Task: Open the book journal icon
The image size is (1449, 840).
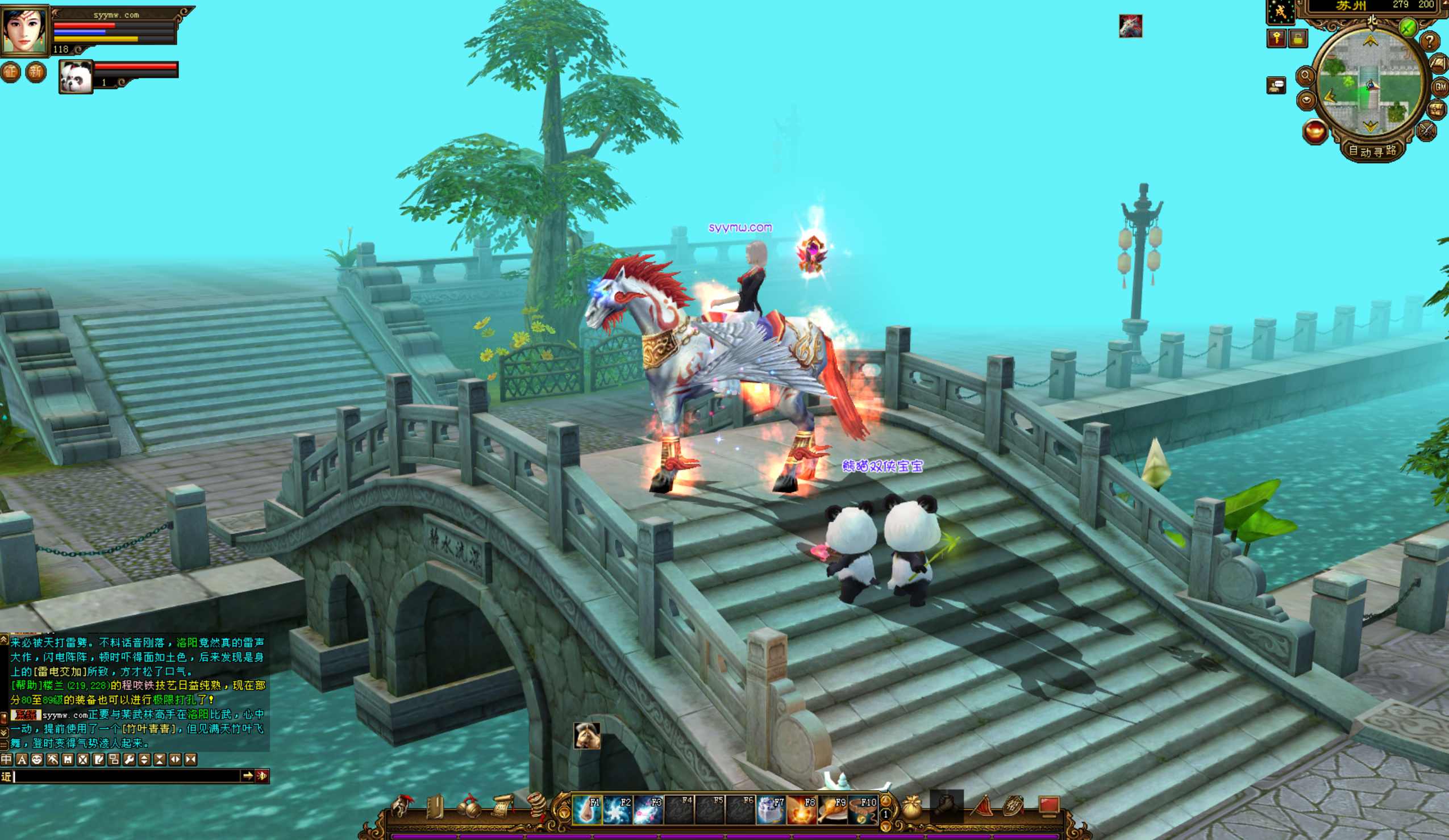Action: [435, 806]
